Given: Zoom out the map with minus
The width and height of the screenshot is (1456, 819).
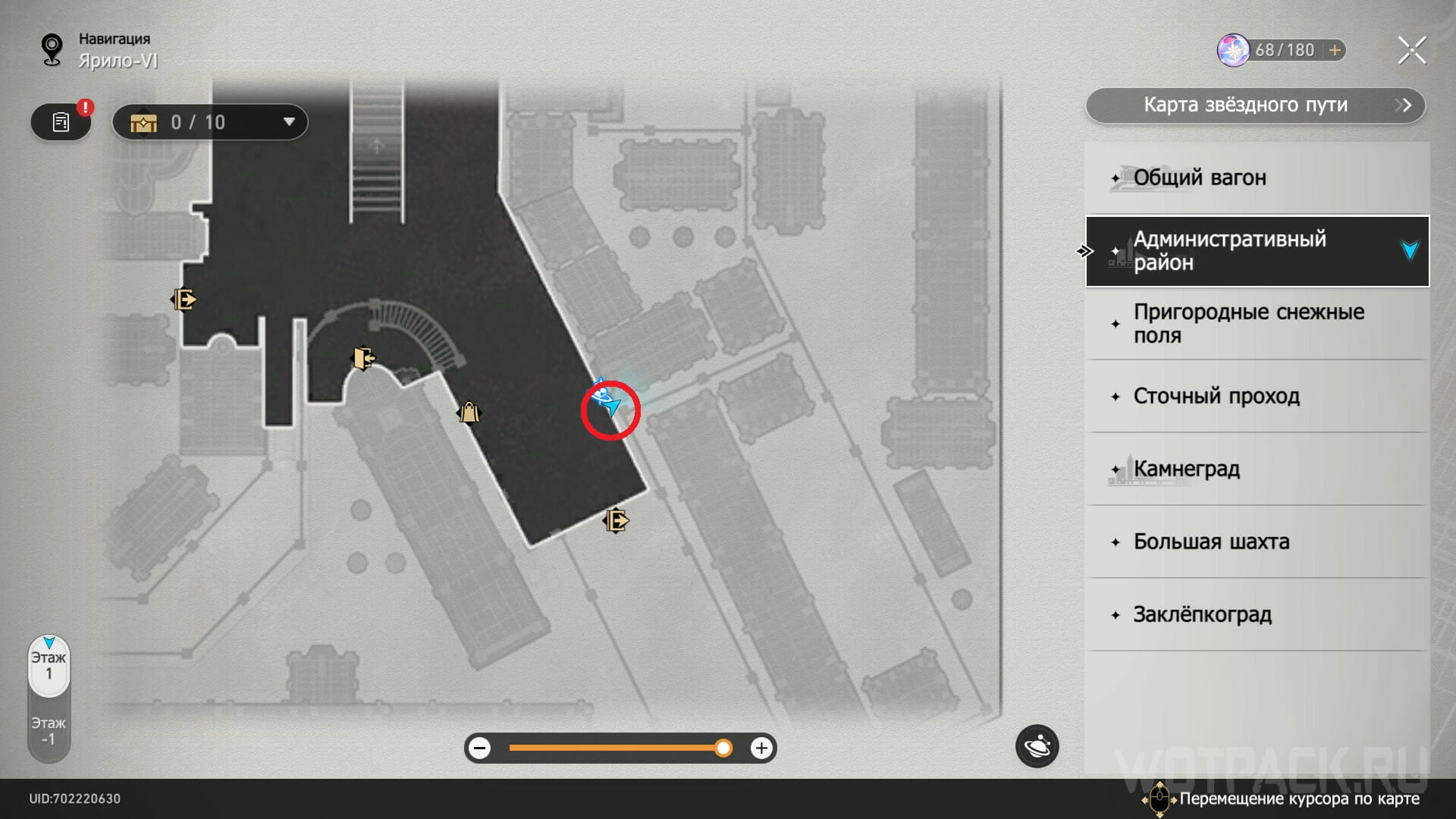Looking at the screenshot, I should coord(479,748).
